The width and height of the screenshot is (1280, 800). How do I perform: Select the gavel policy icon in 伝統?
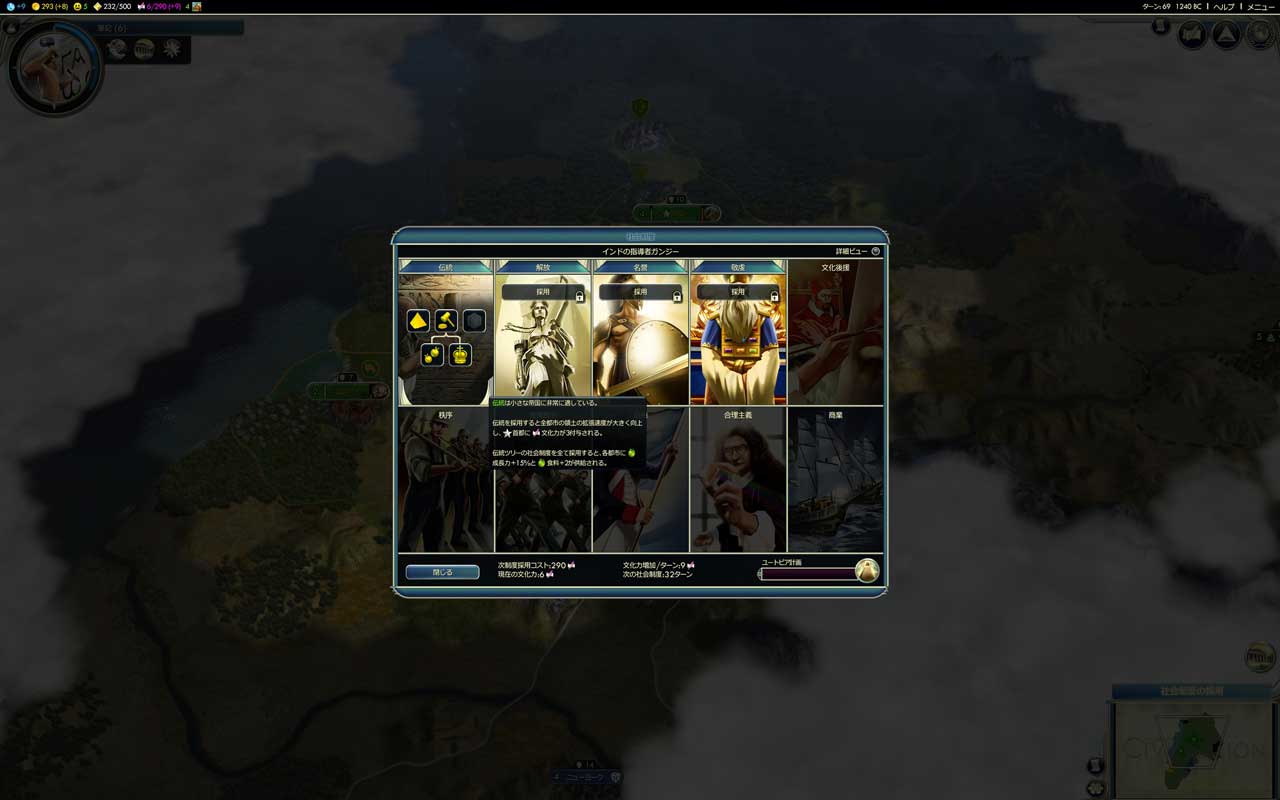[x=446, y=321]
